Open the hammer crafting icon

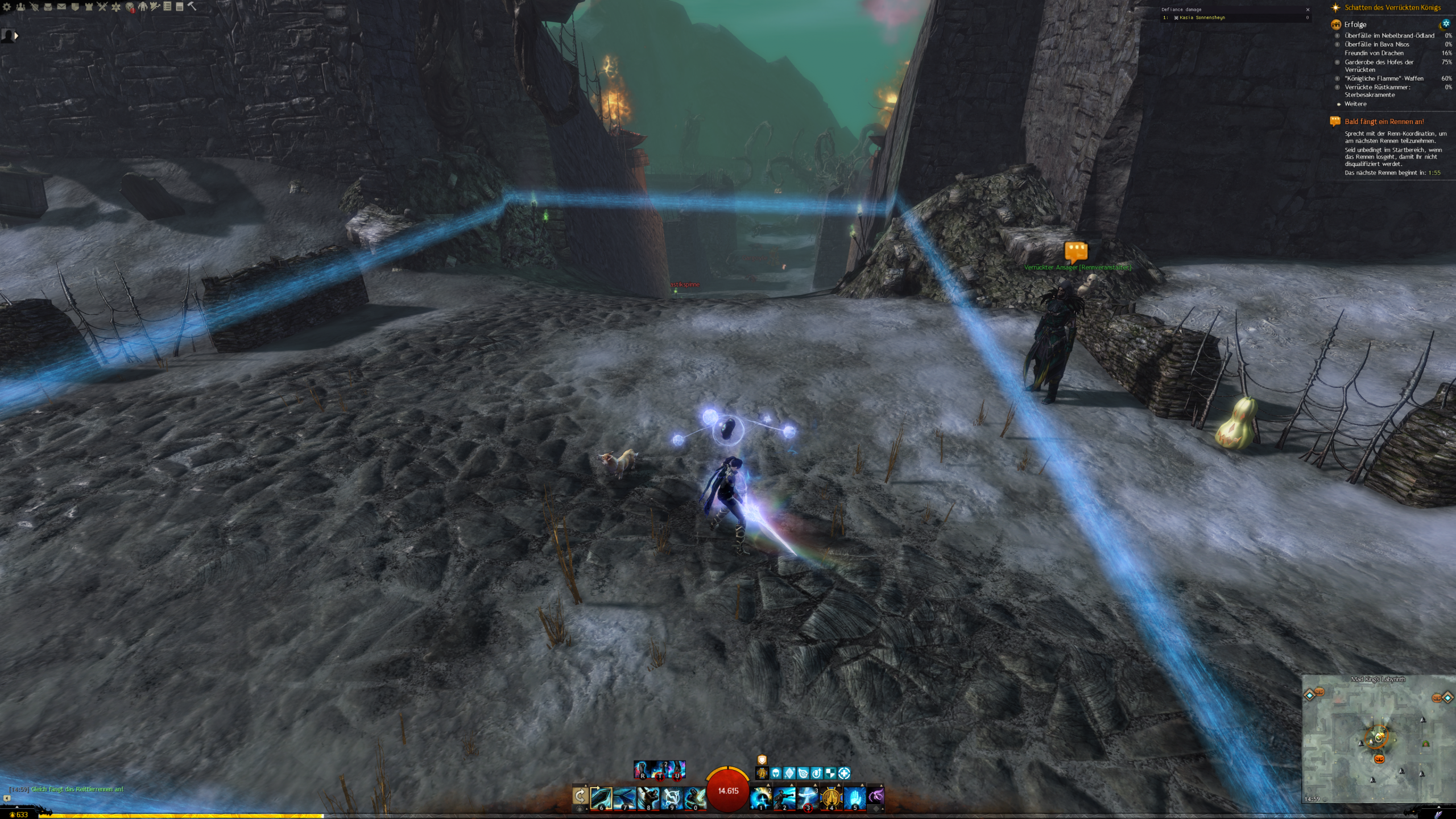192,7
